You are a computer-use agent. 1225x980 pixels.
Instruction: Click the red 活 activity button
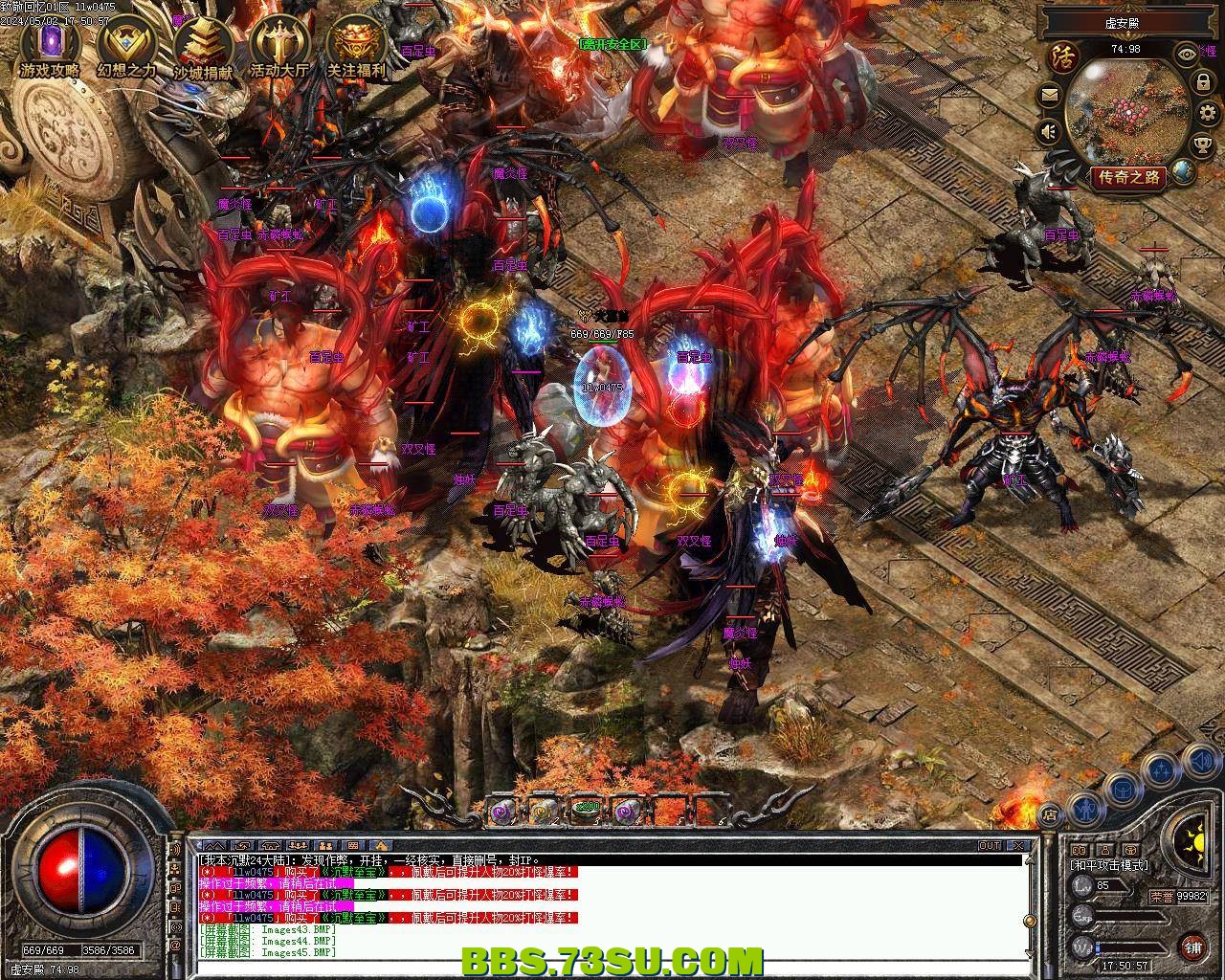pyautogui.click(x=1062, y=57)
